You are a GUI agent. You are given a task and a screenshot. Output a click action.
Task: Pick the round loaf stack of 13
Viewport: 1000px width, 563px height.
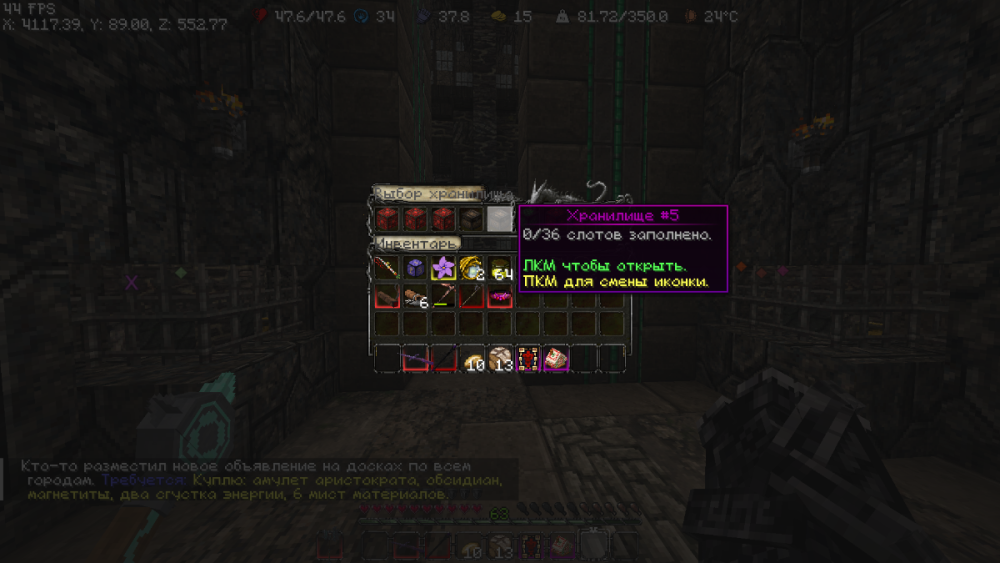pos(498,358)
